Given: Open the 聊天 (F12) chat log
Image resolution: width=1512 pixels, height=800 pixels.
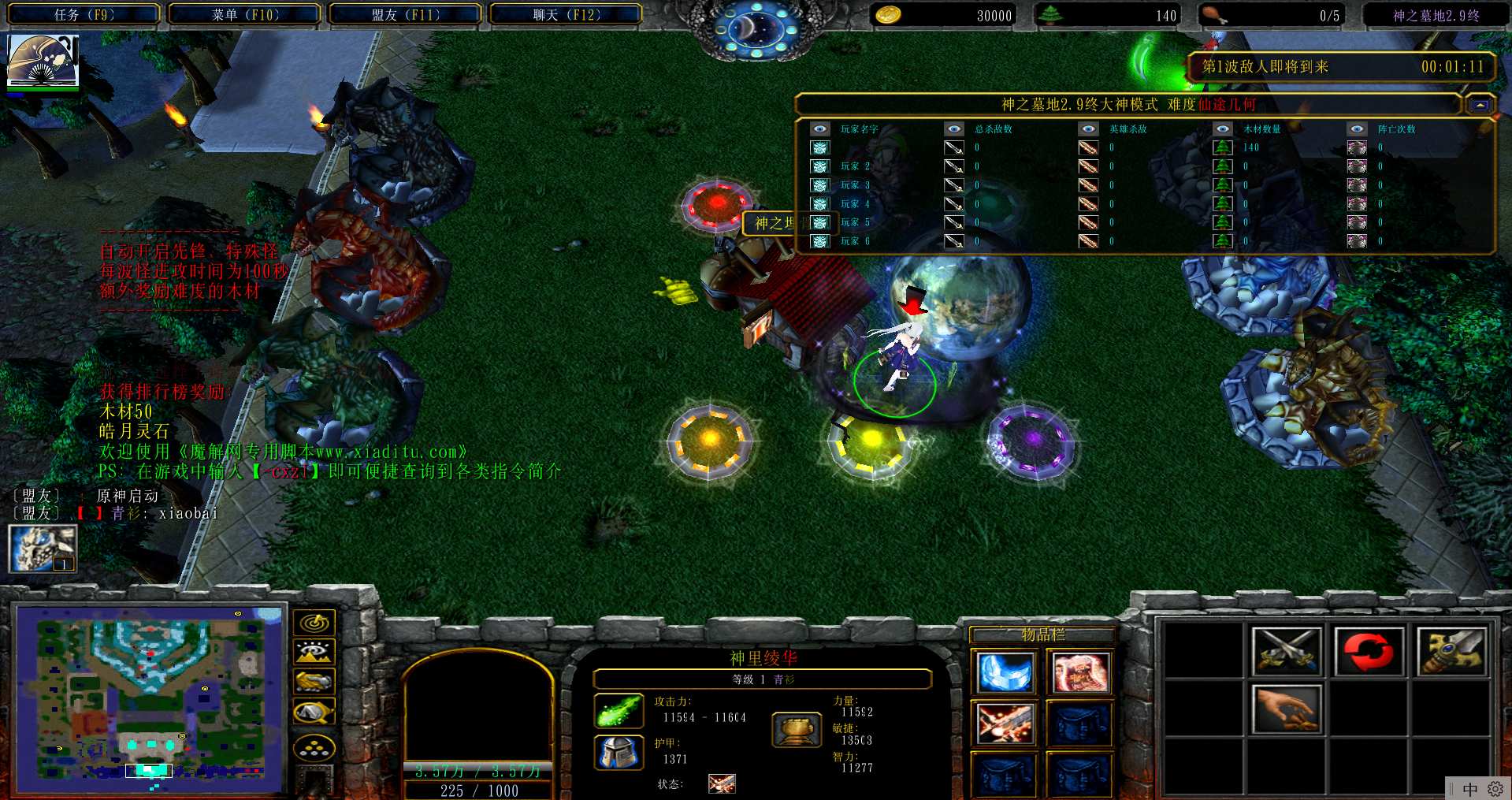Looking at the screenshot, I should [566, 14].
